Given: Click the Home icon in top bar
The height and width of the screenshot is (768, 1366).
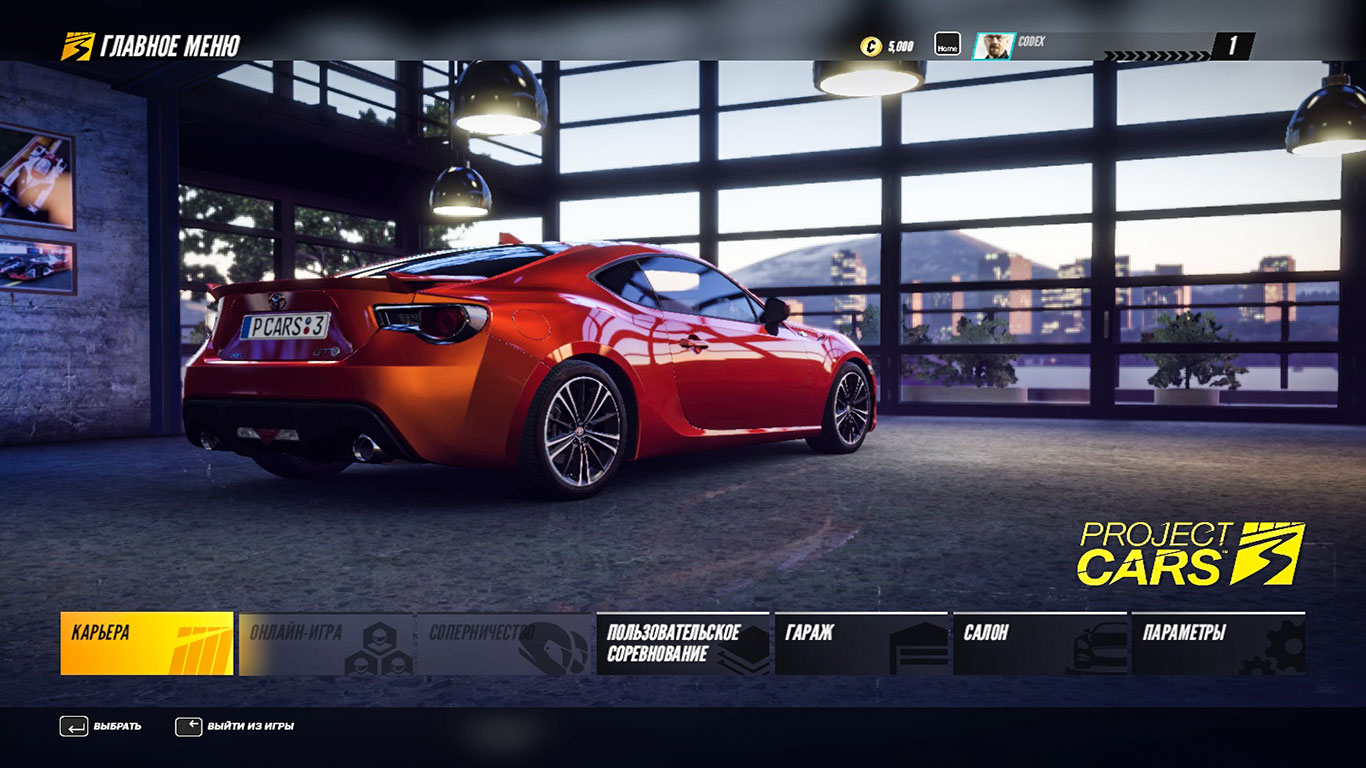Looking at the screenshot, I should pyautogui.click(x=947, y=45).
